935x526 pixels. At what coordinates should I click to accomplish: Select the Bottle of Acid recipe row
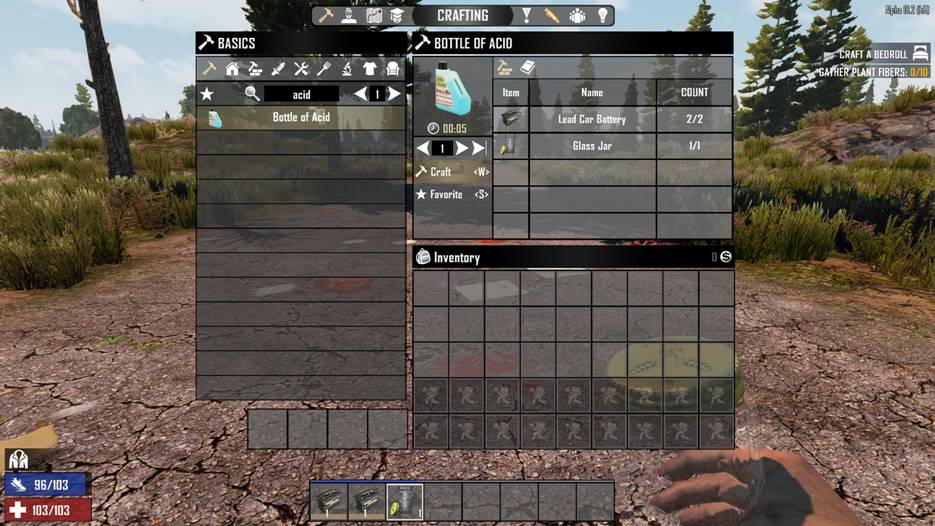[x=301, y=118]
